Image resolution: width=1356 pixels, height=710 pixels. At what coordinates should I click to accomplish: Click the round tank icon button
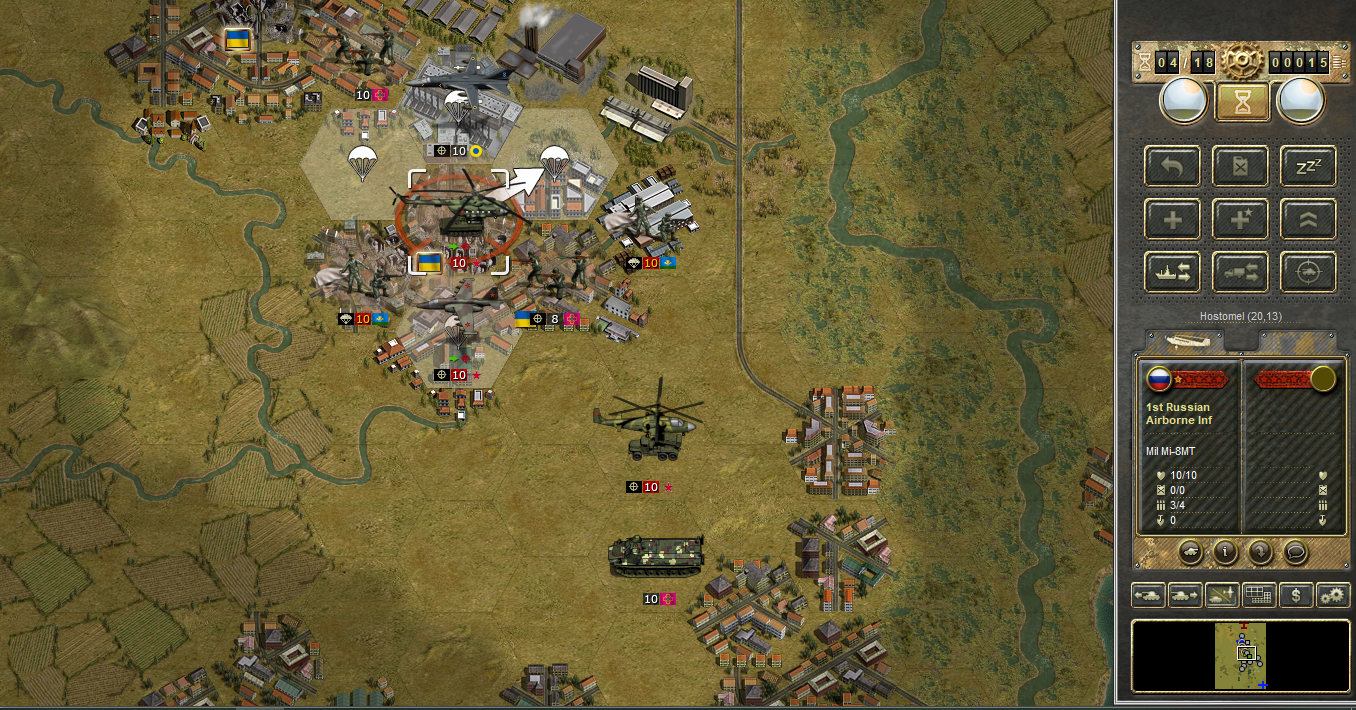[x=1191, y=551]
